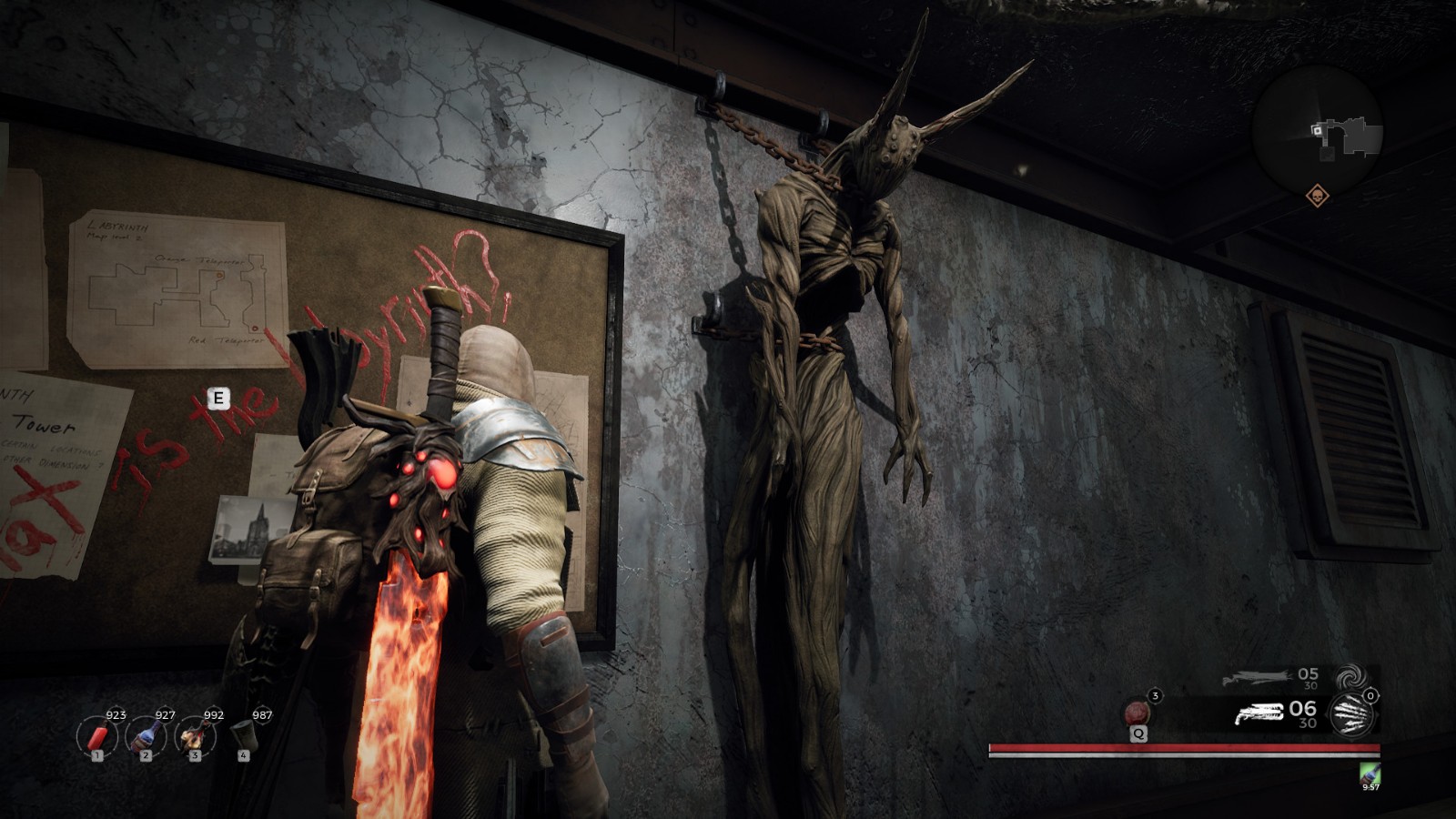Select the flaming bottle consumable slot

coord(194,735)
